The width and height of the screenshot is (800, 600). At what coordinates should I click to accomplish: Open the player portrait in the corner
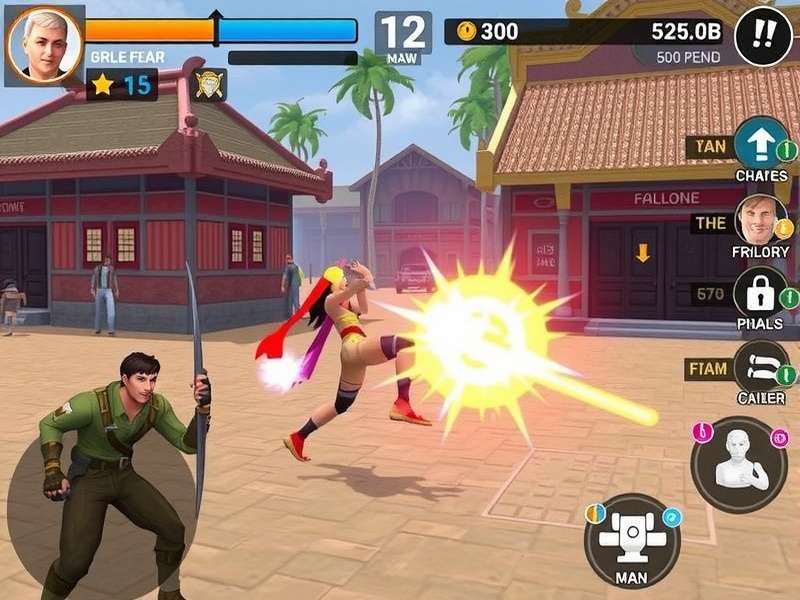(43, 46)
